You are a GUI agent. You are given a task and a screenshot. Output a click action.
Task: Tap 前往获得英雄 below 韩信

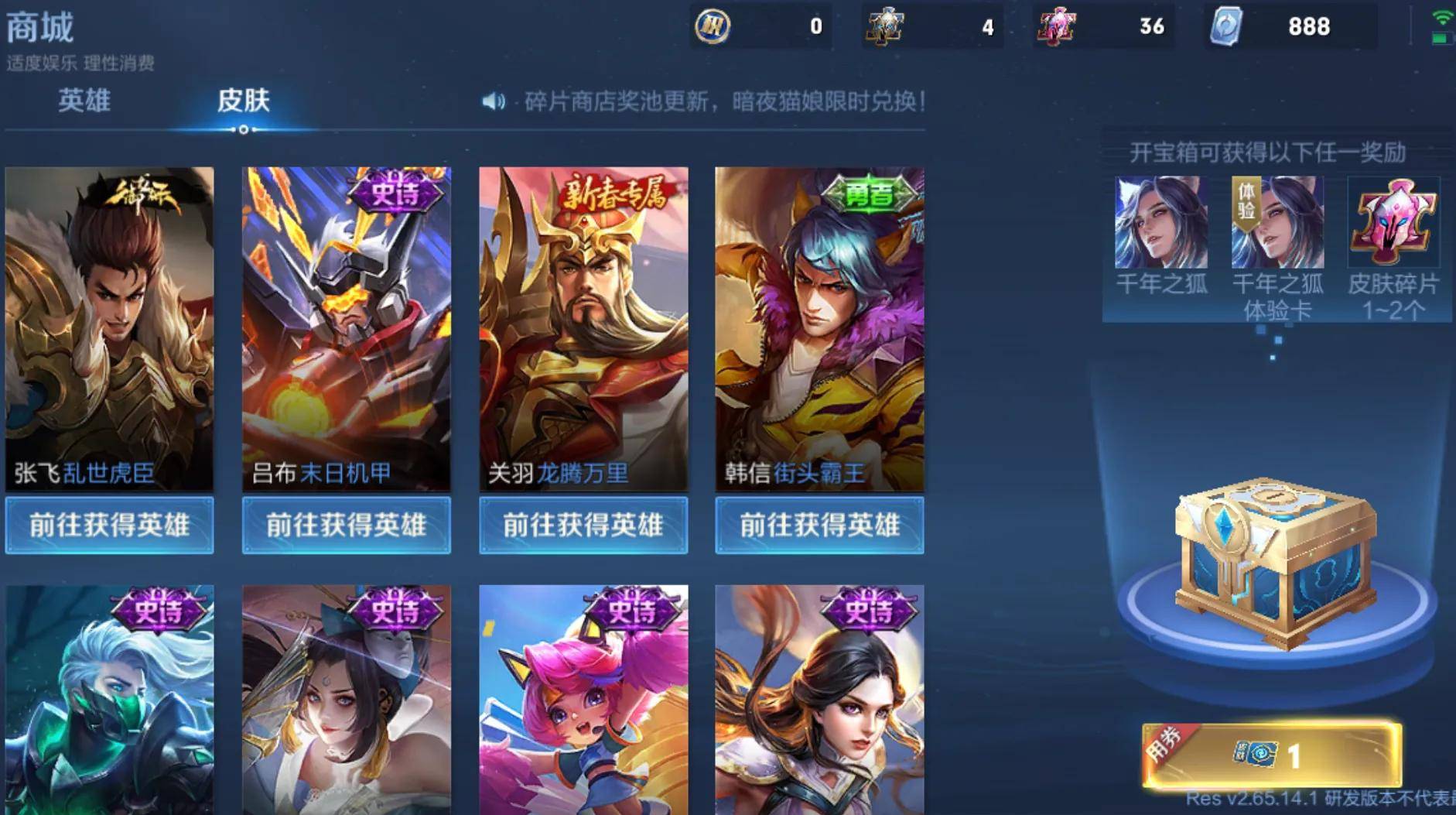click(x=819, y=526)
